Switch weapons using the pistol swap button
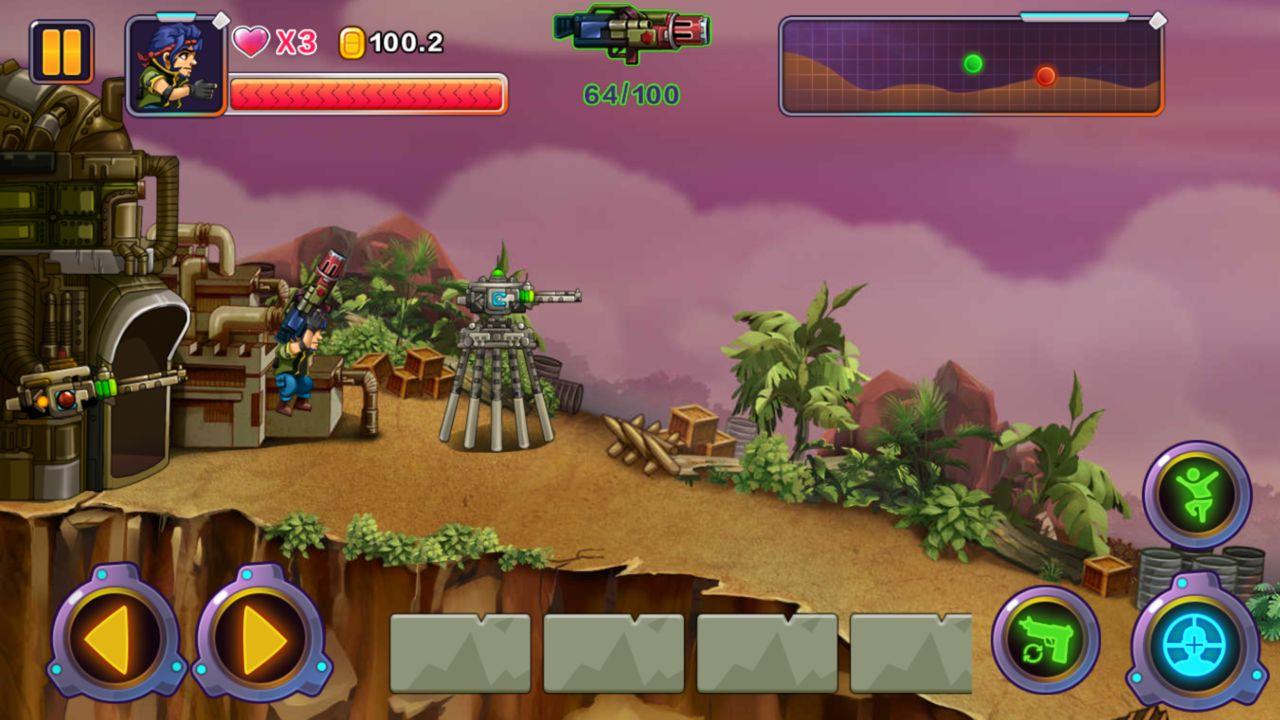This screenshot has height=720, width=1280. point(1046,640)
